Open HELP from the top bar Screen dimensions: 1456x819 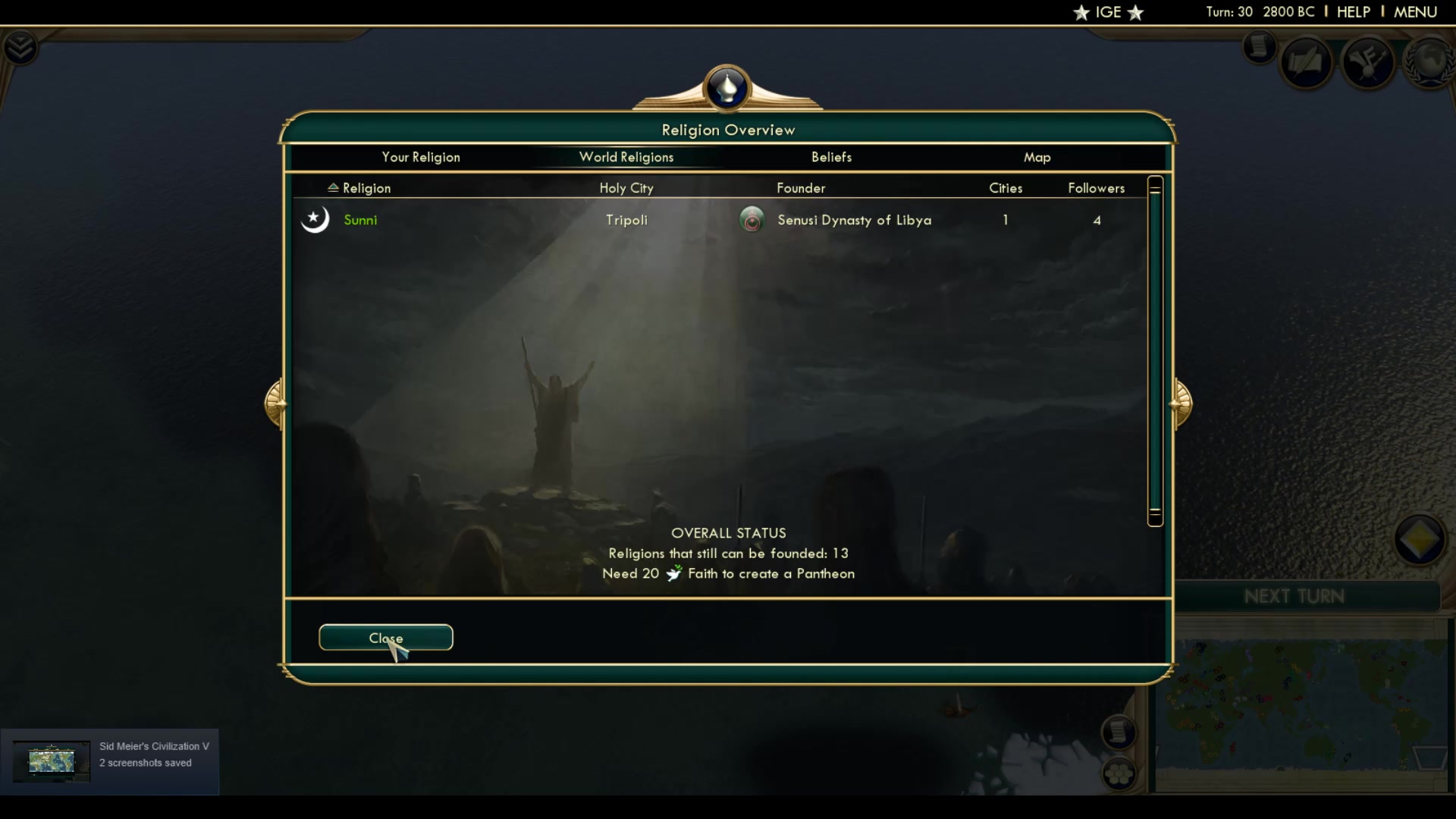click(1354, 12)
